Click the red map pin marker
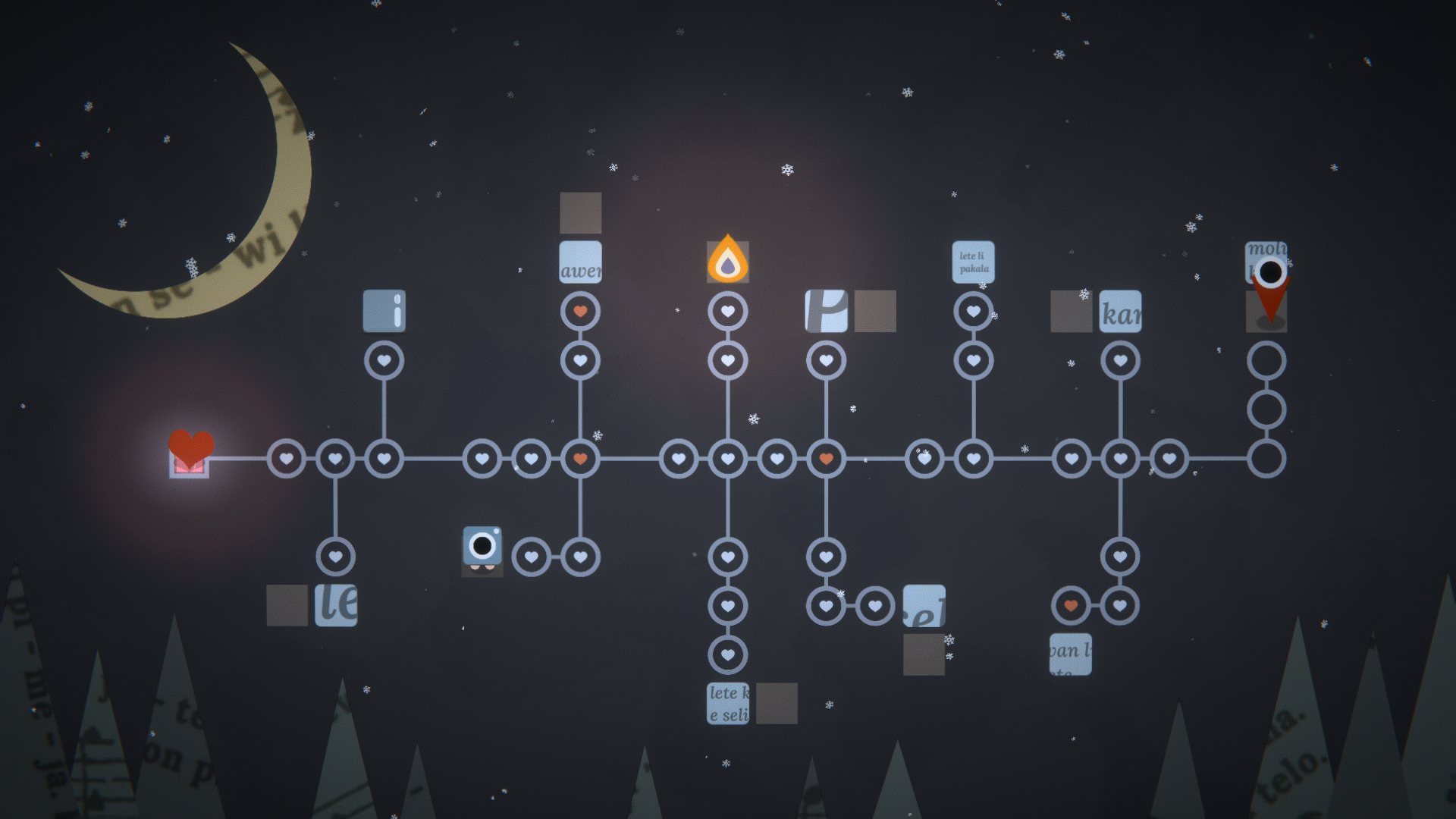 click(1270, 297)
